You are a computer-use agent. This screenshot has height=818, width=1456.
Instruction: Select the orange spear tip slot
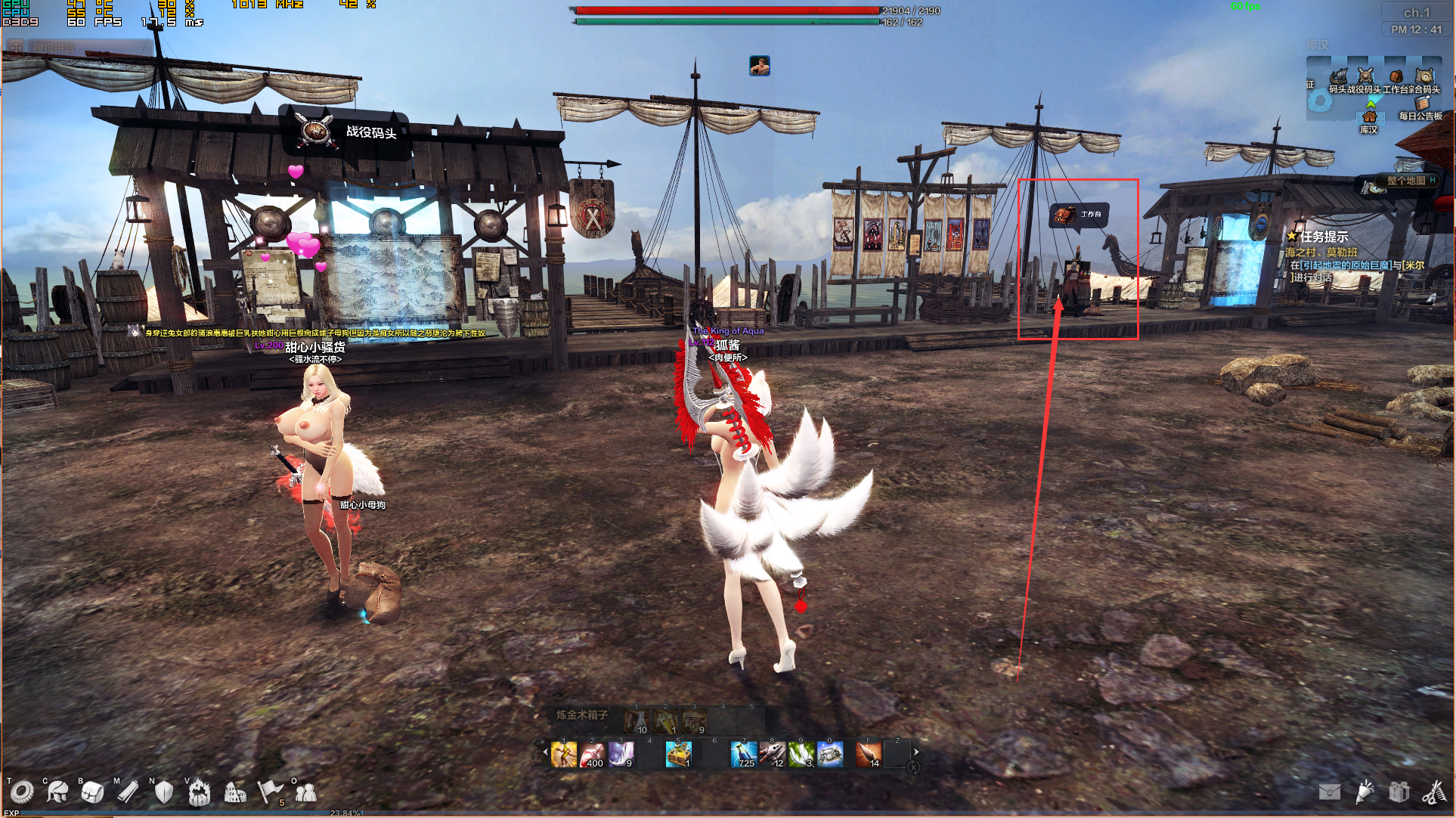[x=869, y=754]
